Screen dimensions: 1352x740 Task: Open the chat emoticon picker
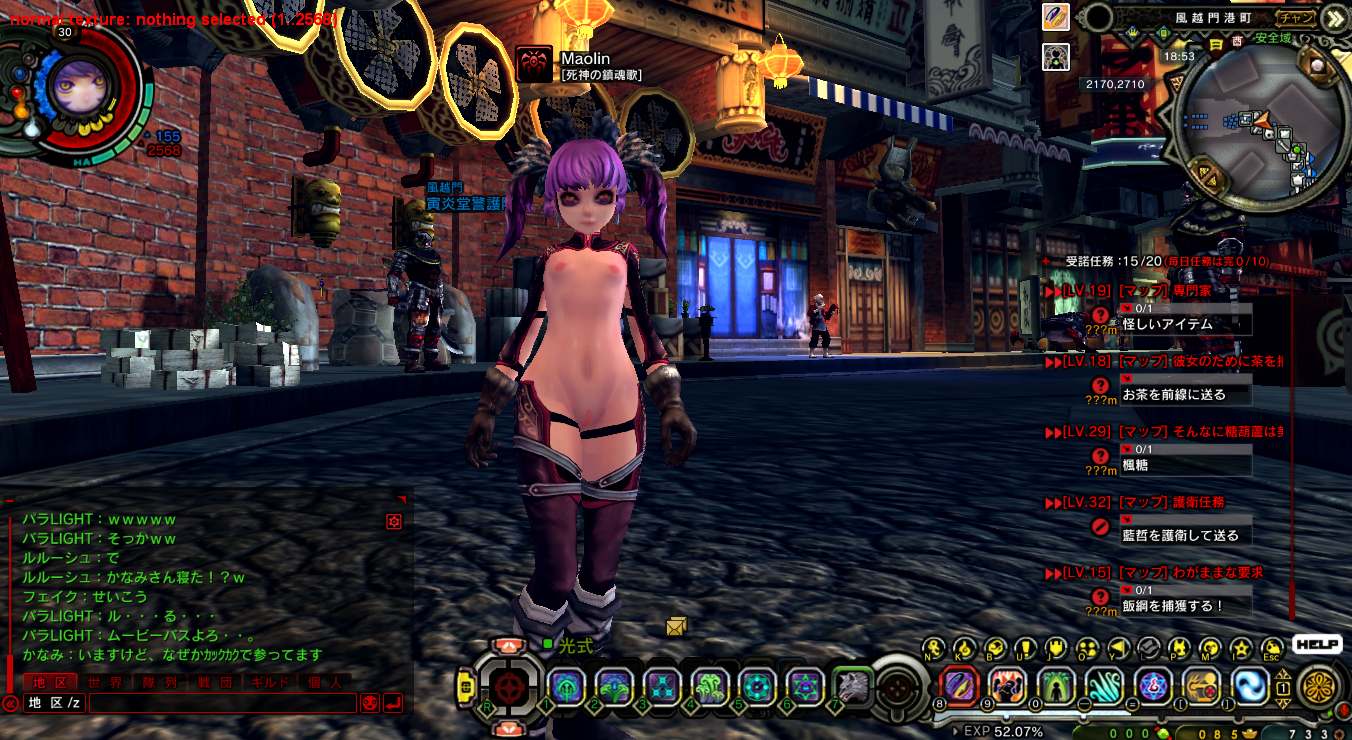coord(369,703)
